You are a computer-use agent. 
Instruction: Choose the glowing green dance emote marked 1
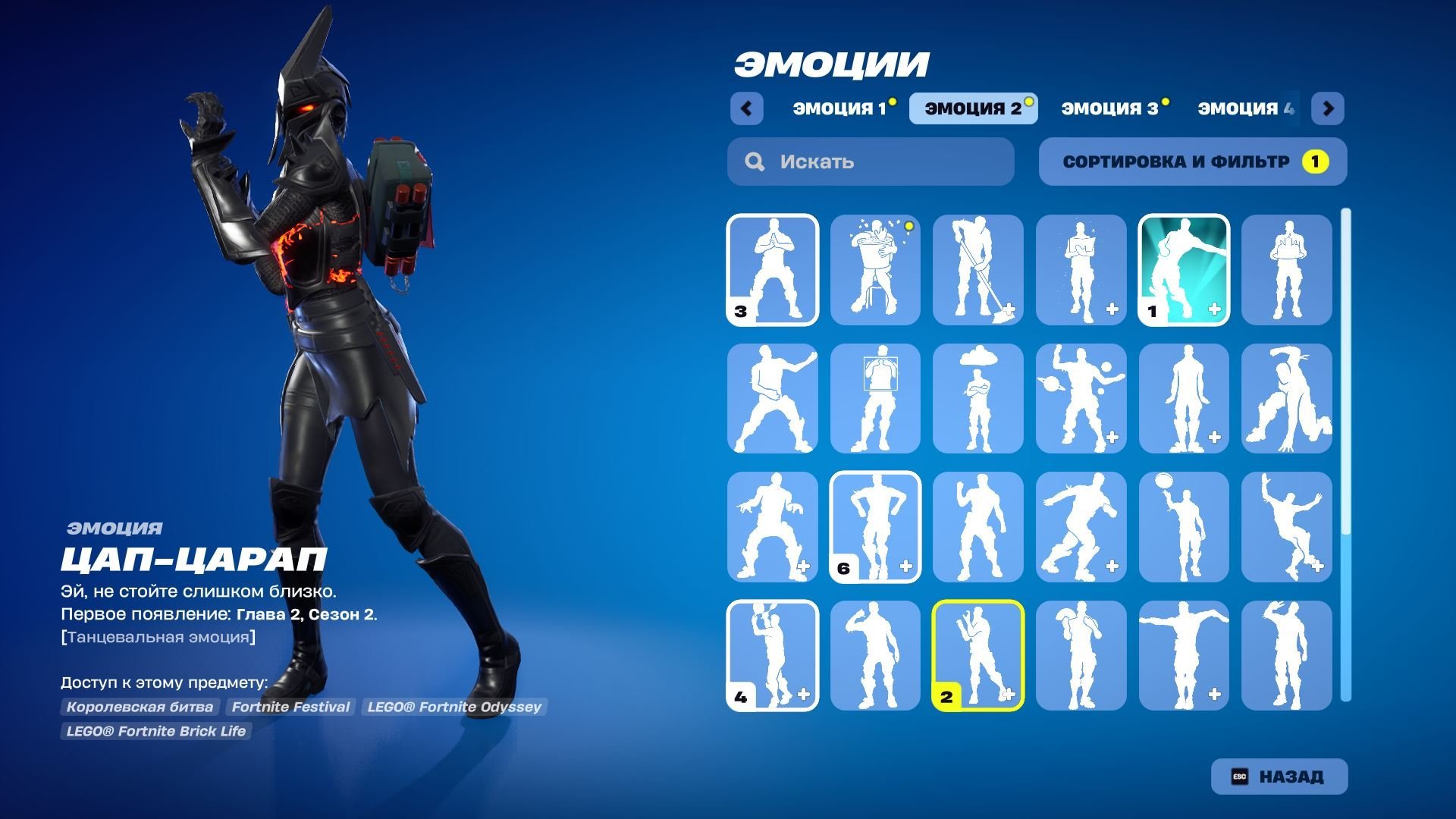click(x=1184, y=270)
